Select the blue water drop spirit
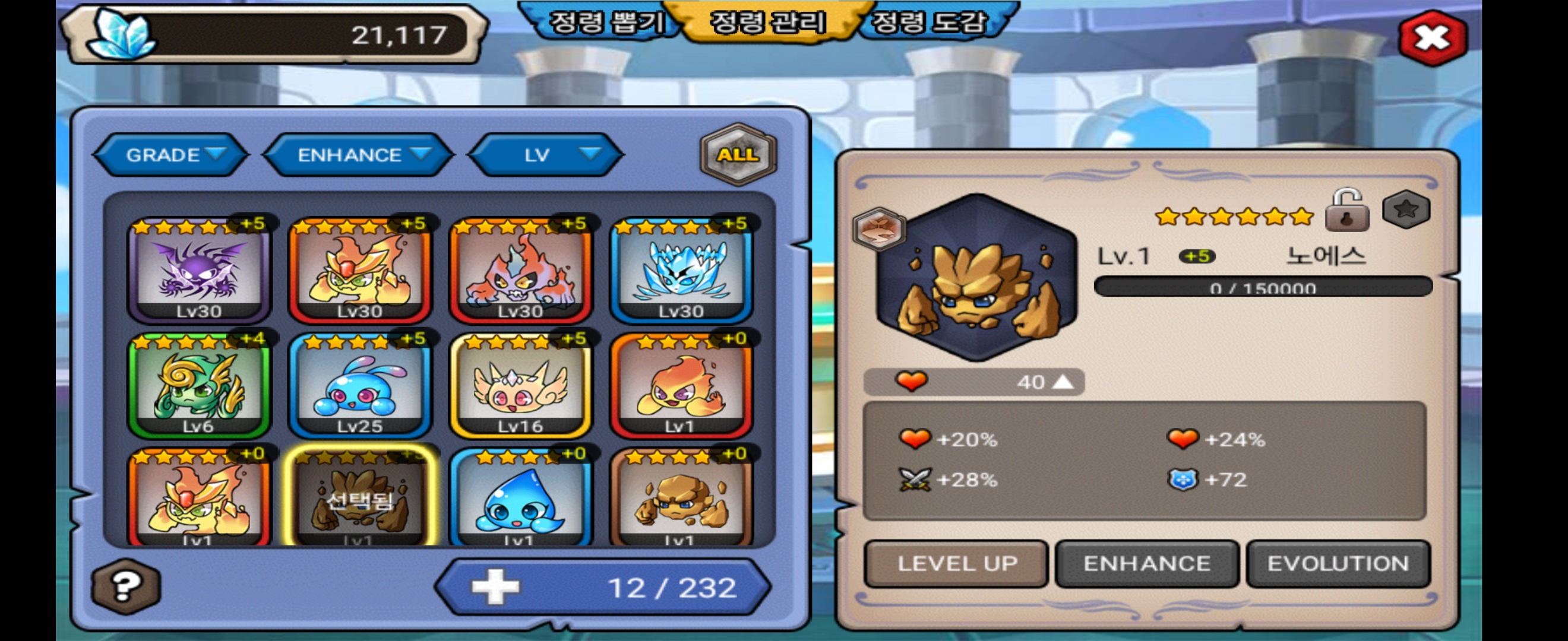This screenshot has width=1568, height=641. tap(520, 499)
